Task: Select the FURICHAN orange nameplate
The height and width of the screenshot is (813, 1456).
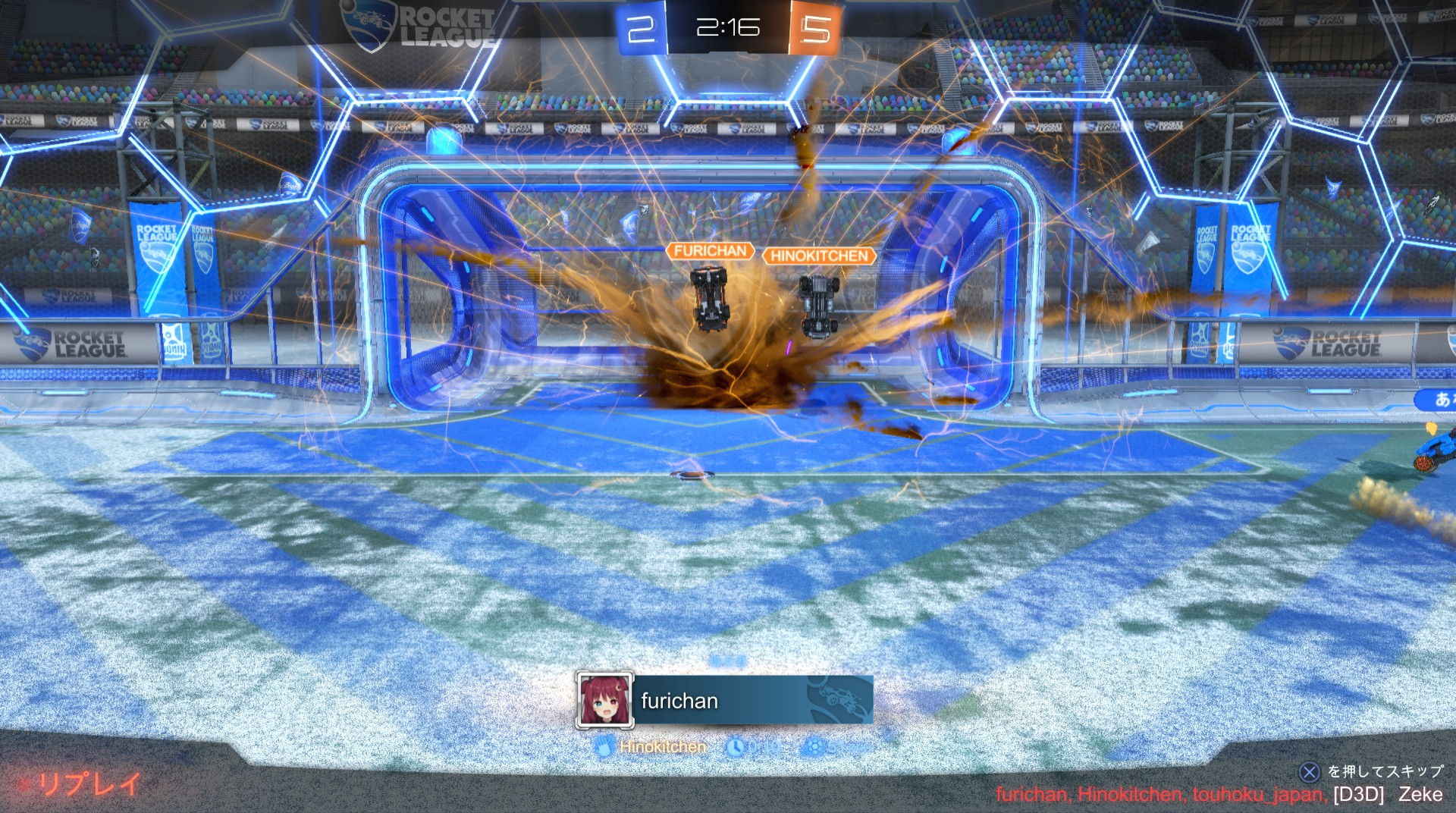Action: click(x=710, y=251)
